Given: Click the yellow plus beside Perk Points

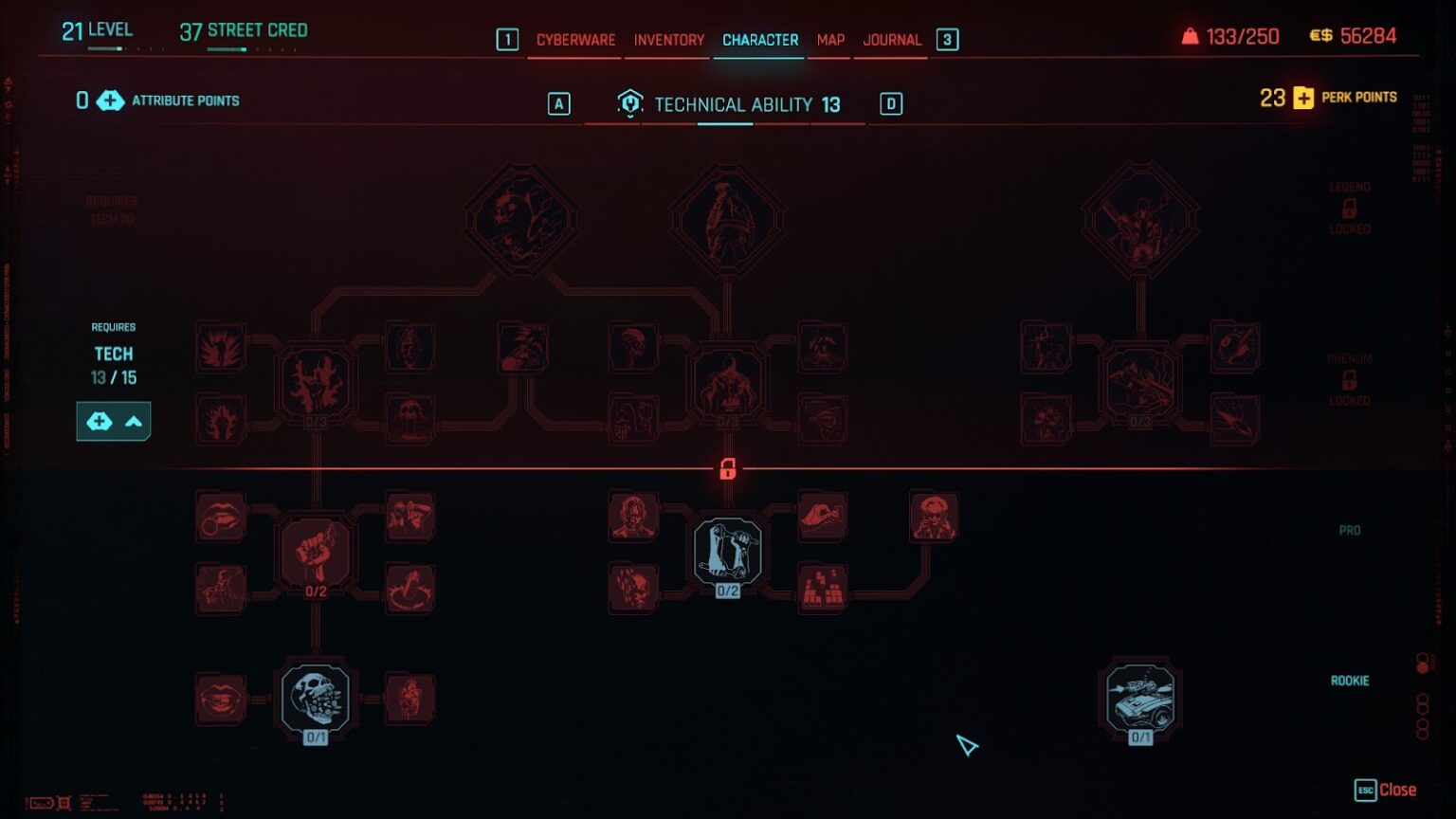Looking at the screenshot, I should (1301, 98).
